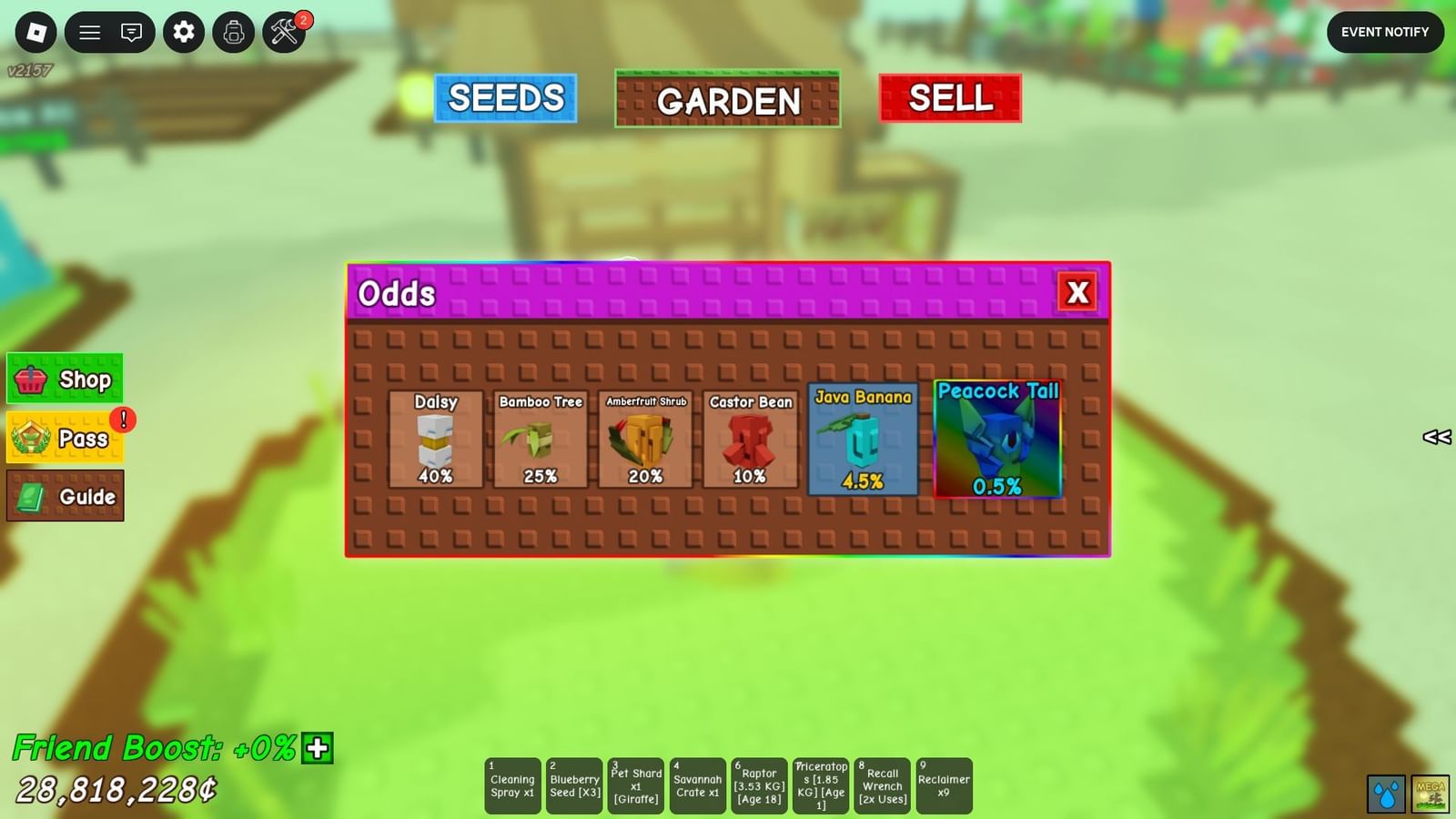Open the Pass medal with alert badge
The width and height of the screenshot is (1456, 819).
click(x=64, y=439)
